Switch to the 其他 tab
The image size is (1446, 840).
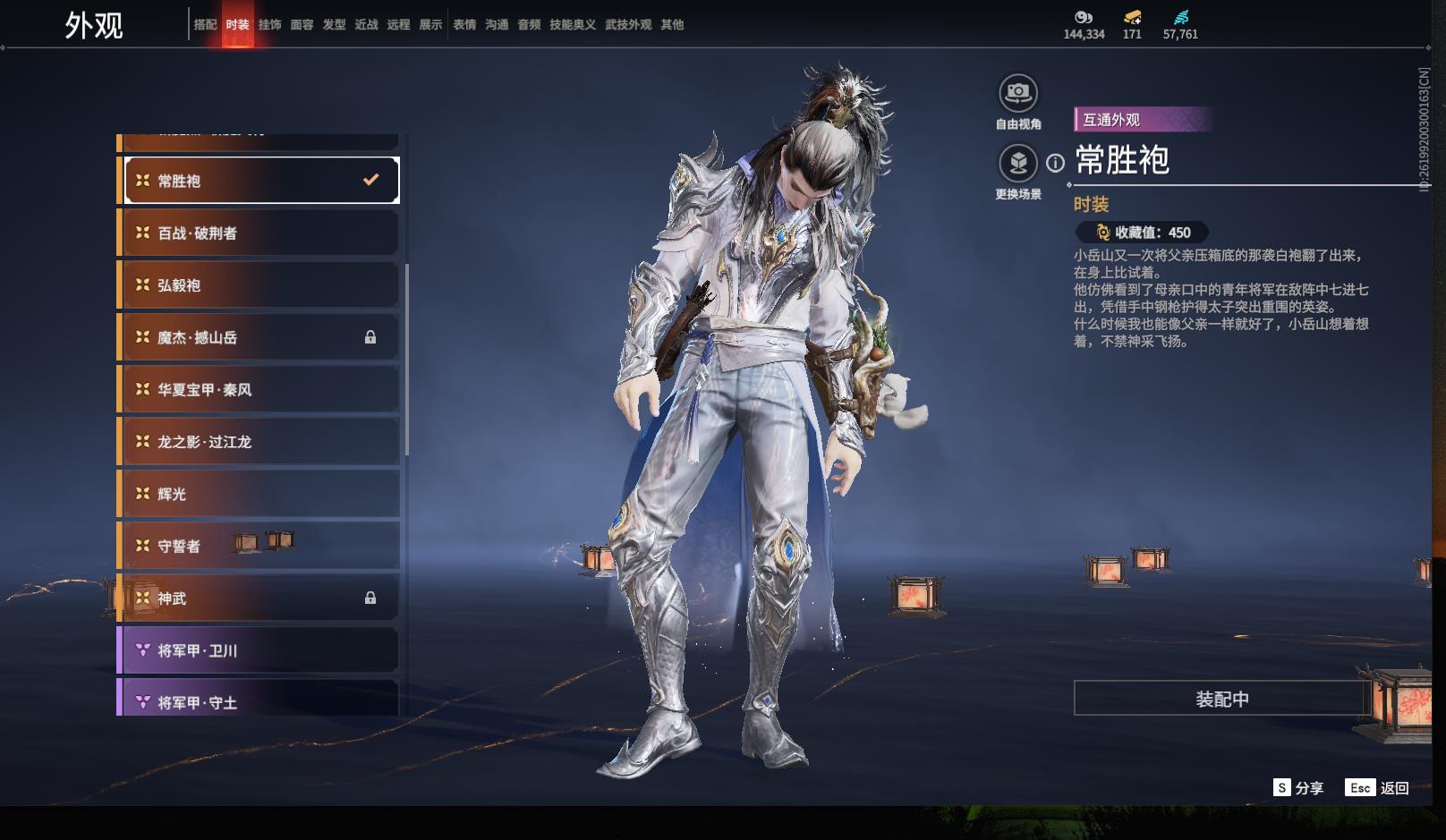pos(672,25)
